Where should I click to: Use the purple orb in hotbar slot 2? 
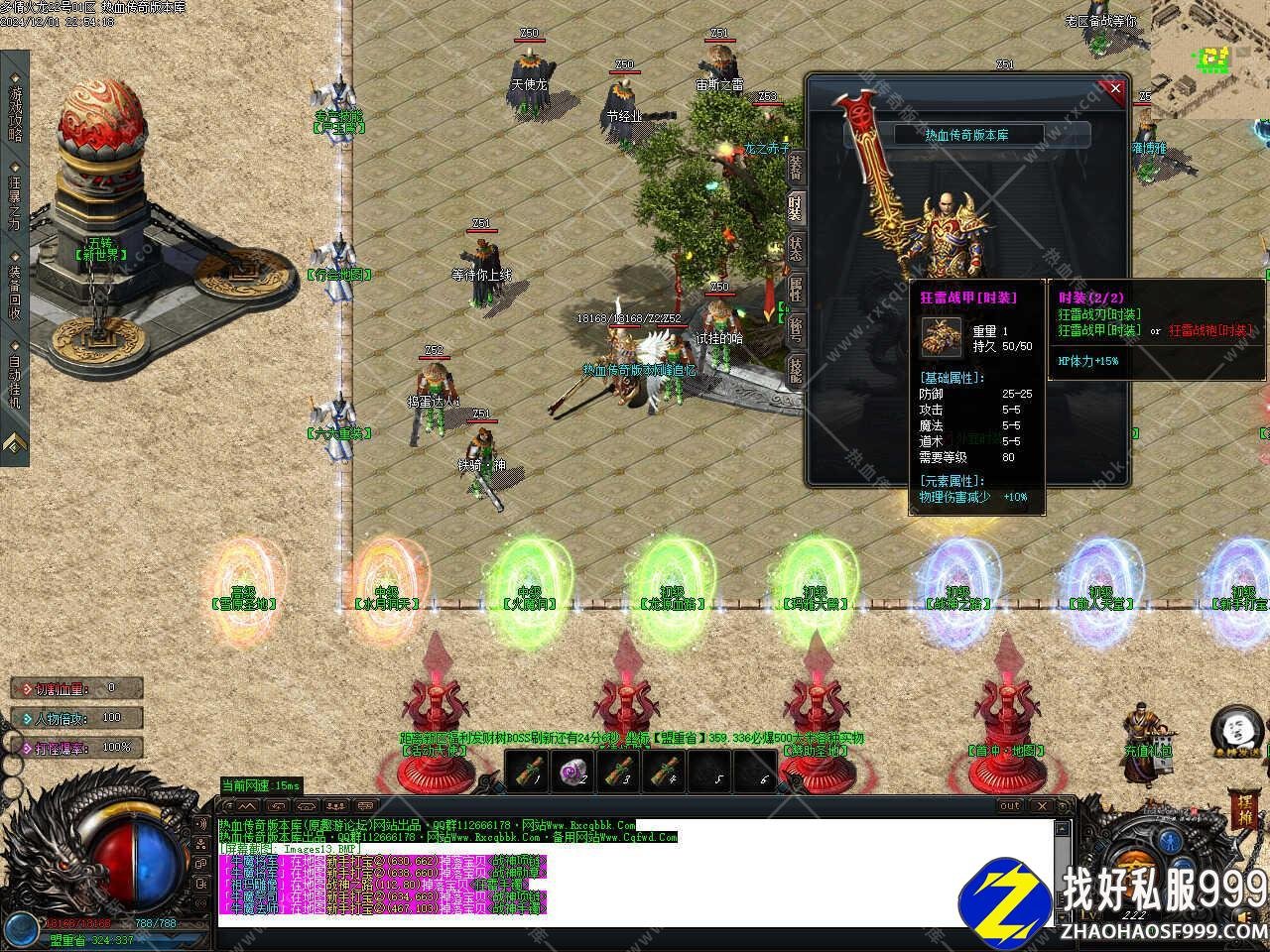click(x=573, y=771)
